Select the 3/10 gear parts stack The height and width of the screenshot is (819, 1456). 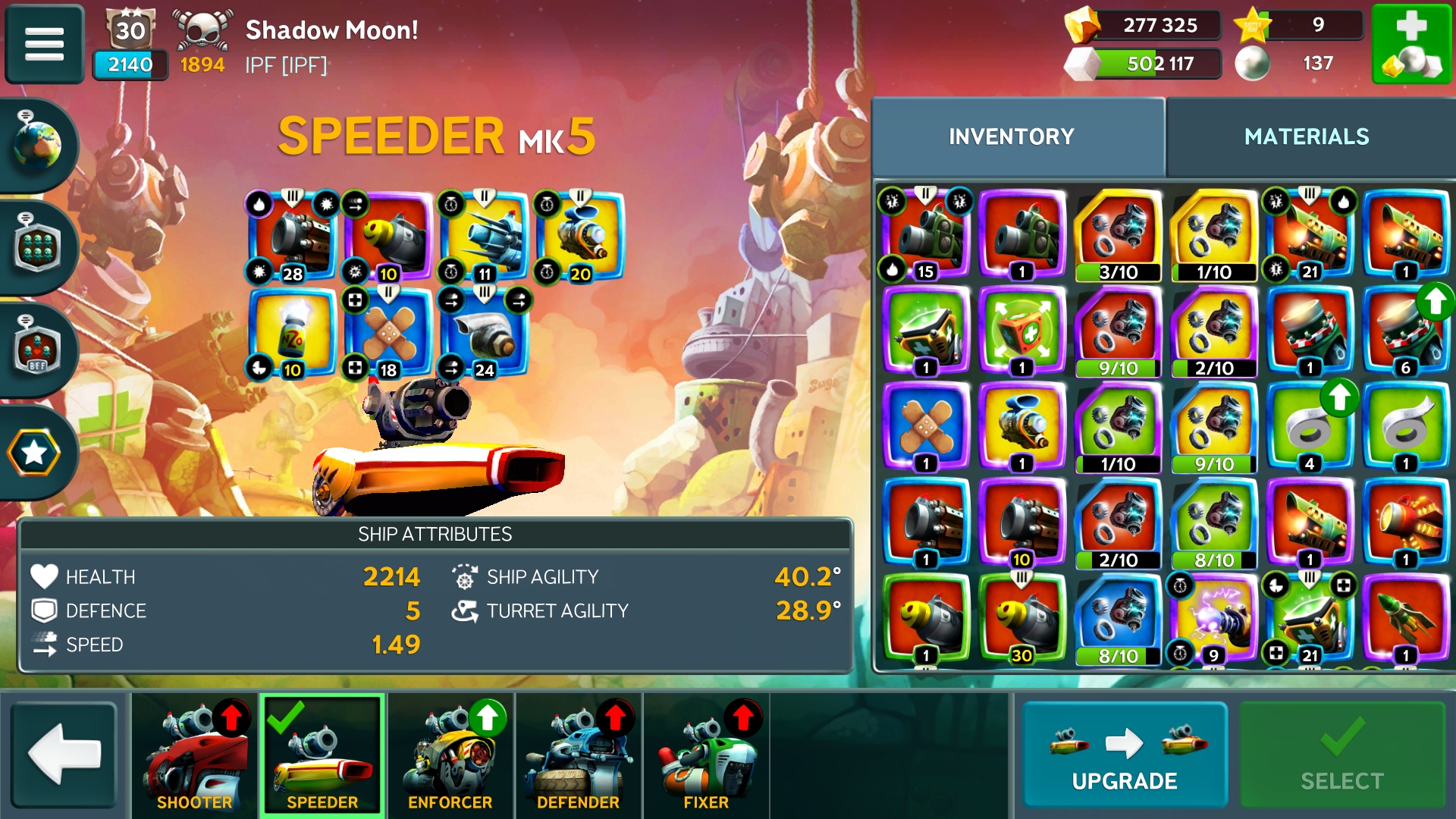click(x=1118, y=235)
